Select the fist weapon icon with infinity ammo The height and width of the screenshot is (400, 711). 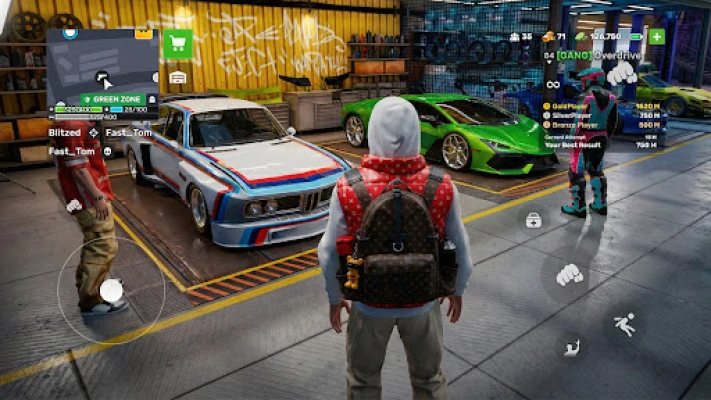pos(620,72)
